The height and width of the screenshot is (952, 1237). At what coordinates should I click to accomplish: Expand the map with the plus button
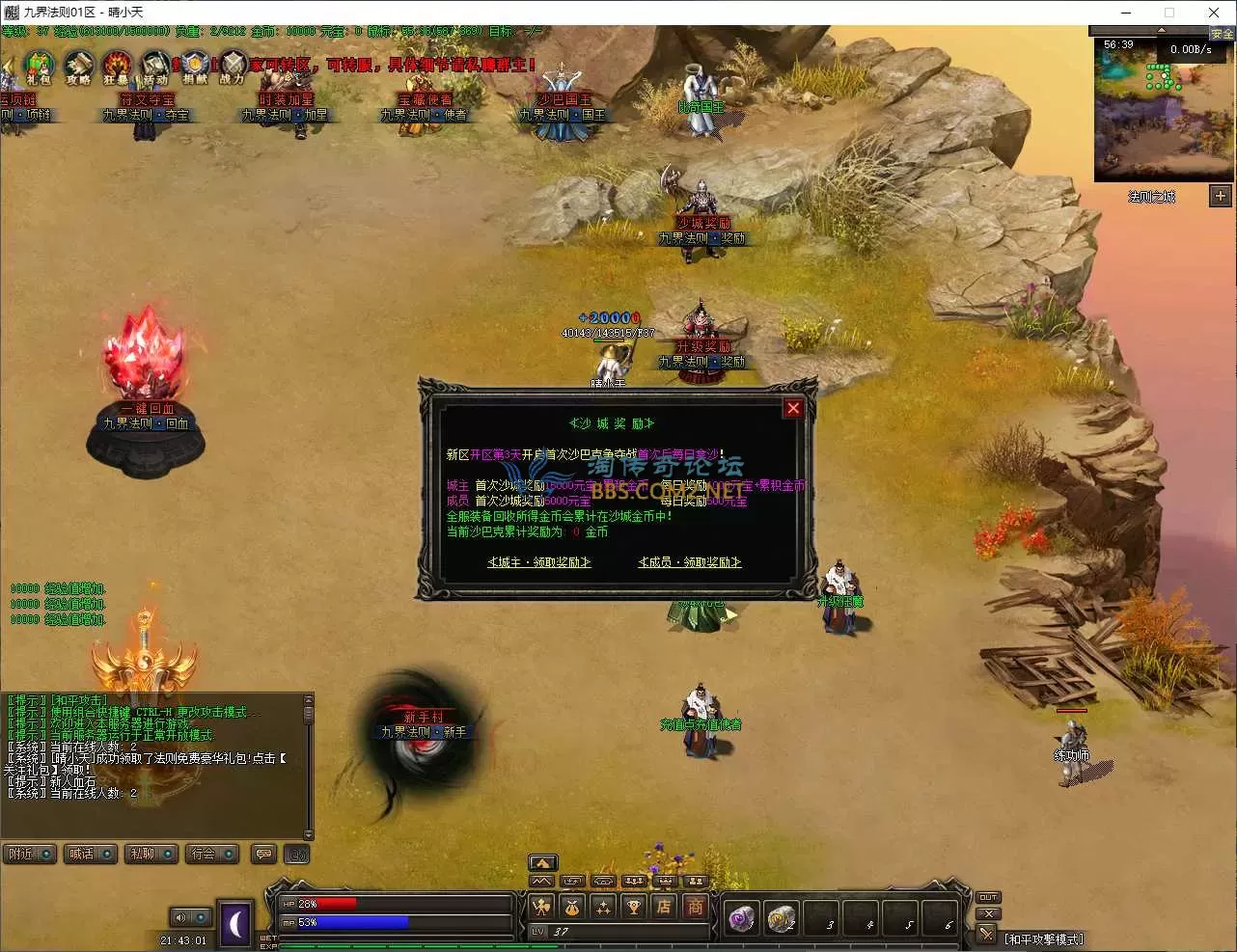(1221, 196)
